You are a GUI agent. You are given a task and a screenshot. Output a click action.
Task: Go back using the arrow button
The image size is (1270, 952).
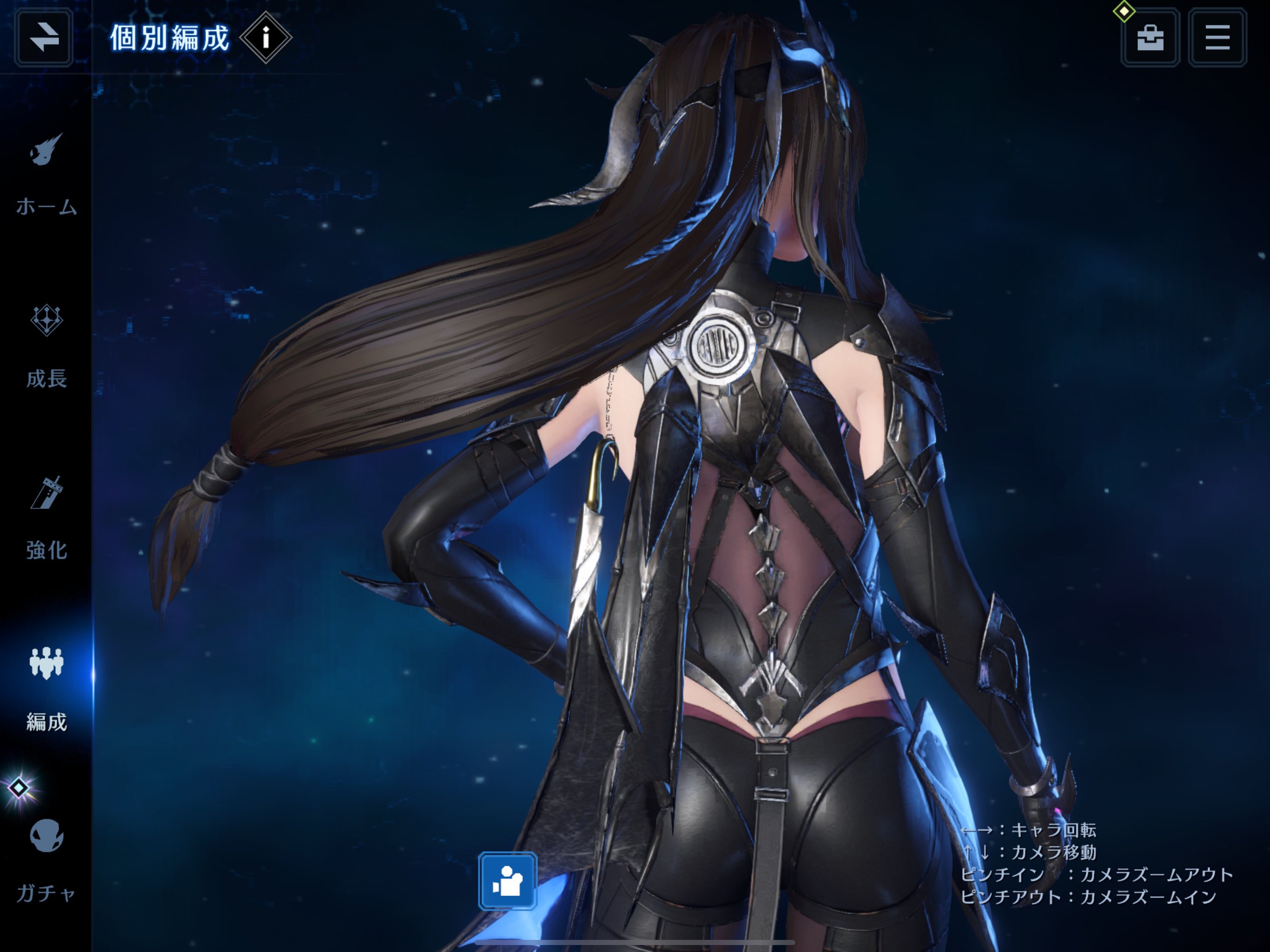click(44, 38)
